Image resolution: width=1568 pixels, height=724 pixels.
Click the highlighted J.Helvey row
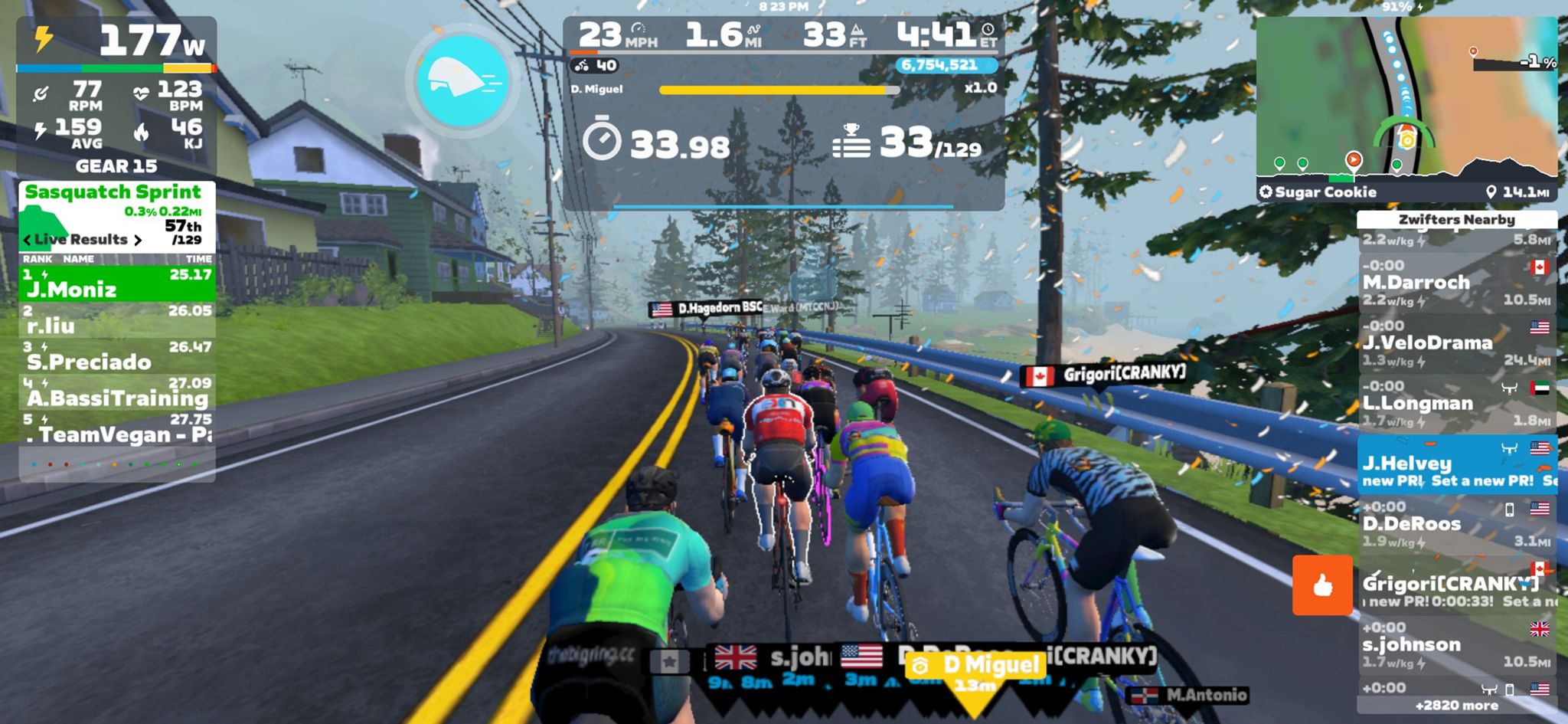(1455, 464)
